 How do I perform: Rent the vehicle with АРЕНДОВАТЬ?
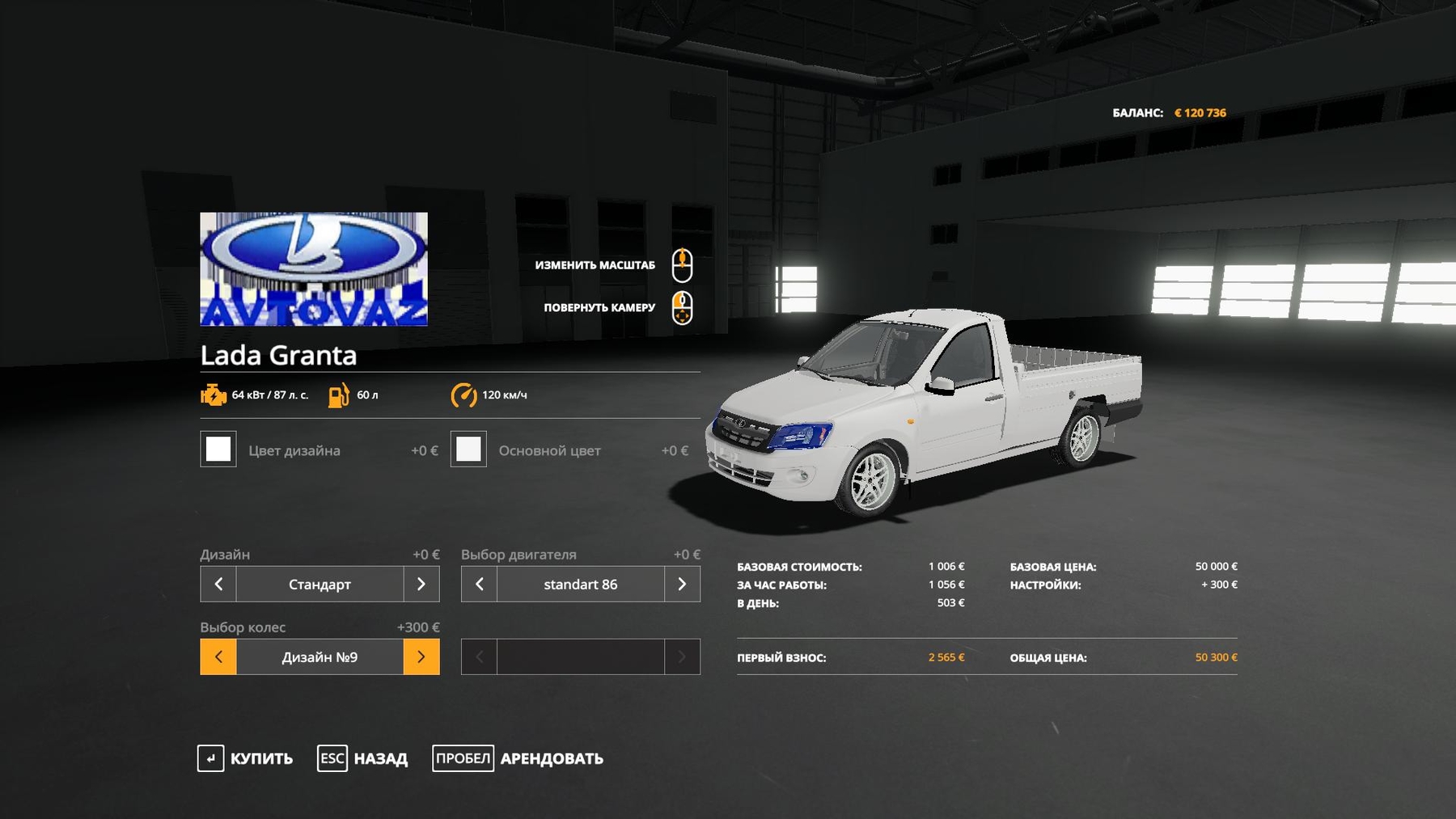[x=518, y=758]
